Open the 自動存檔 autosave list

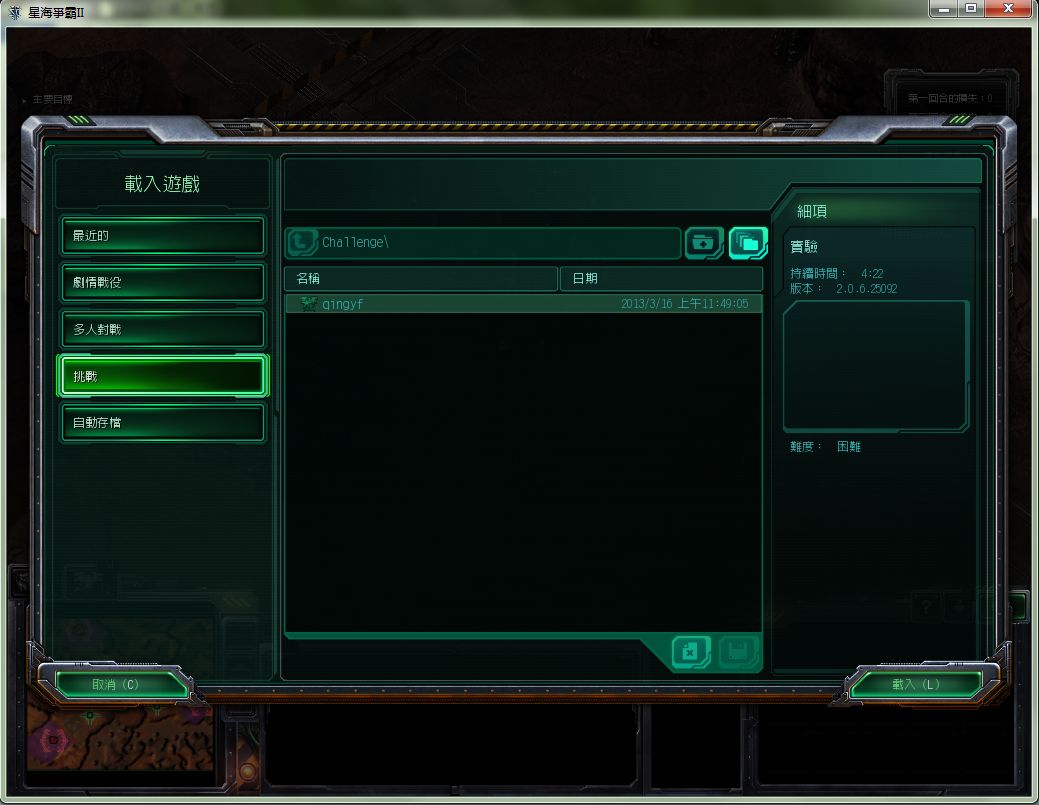coord(162,422)
